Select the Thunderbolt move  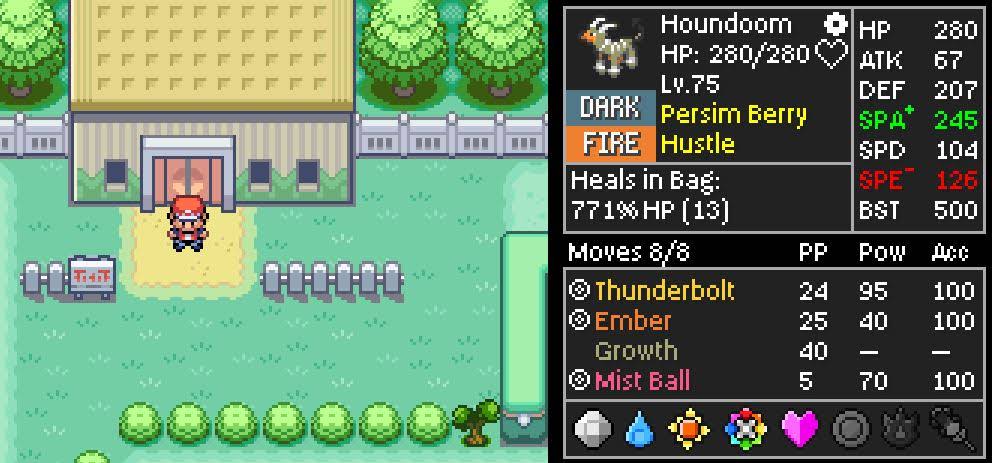[664, 291]
